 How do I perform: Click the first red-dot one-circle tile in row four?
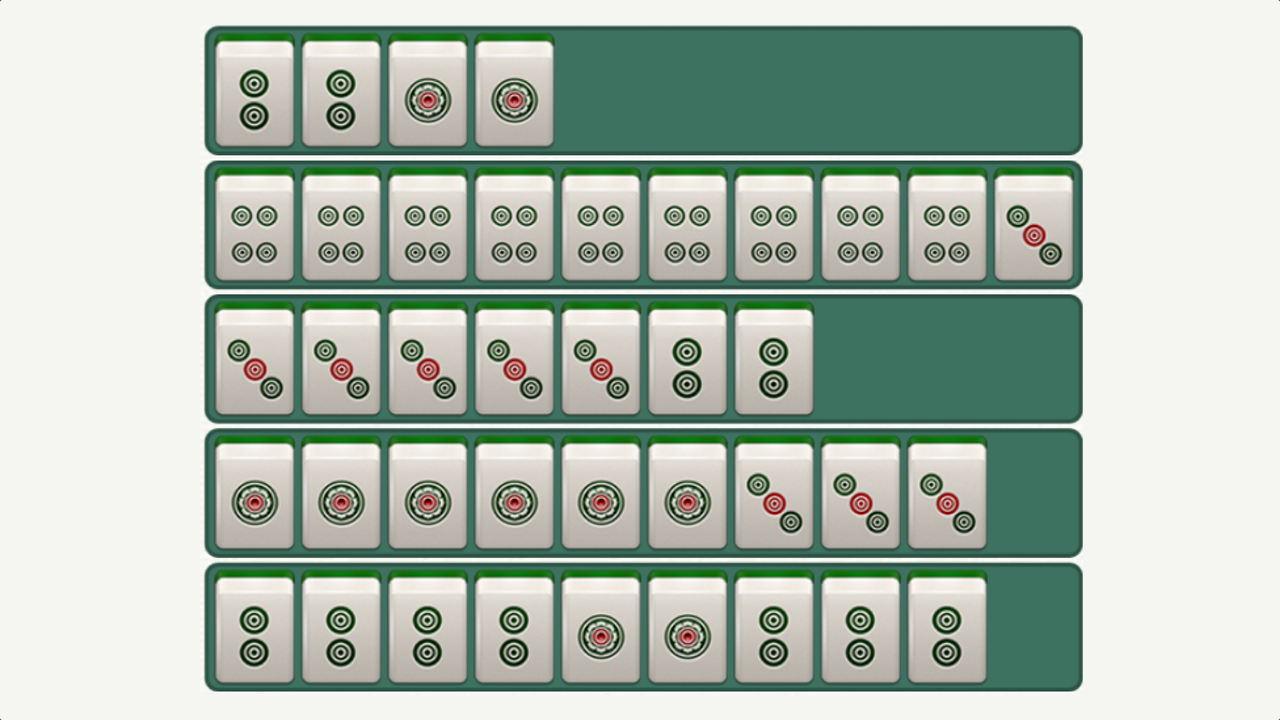point(253,497)
